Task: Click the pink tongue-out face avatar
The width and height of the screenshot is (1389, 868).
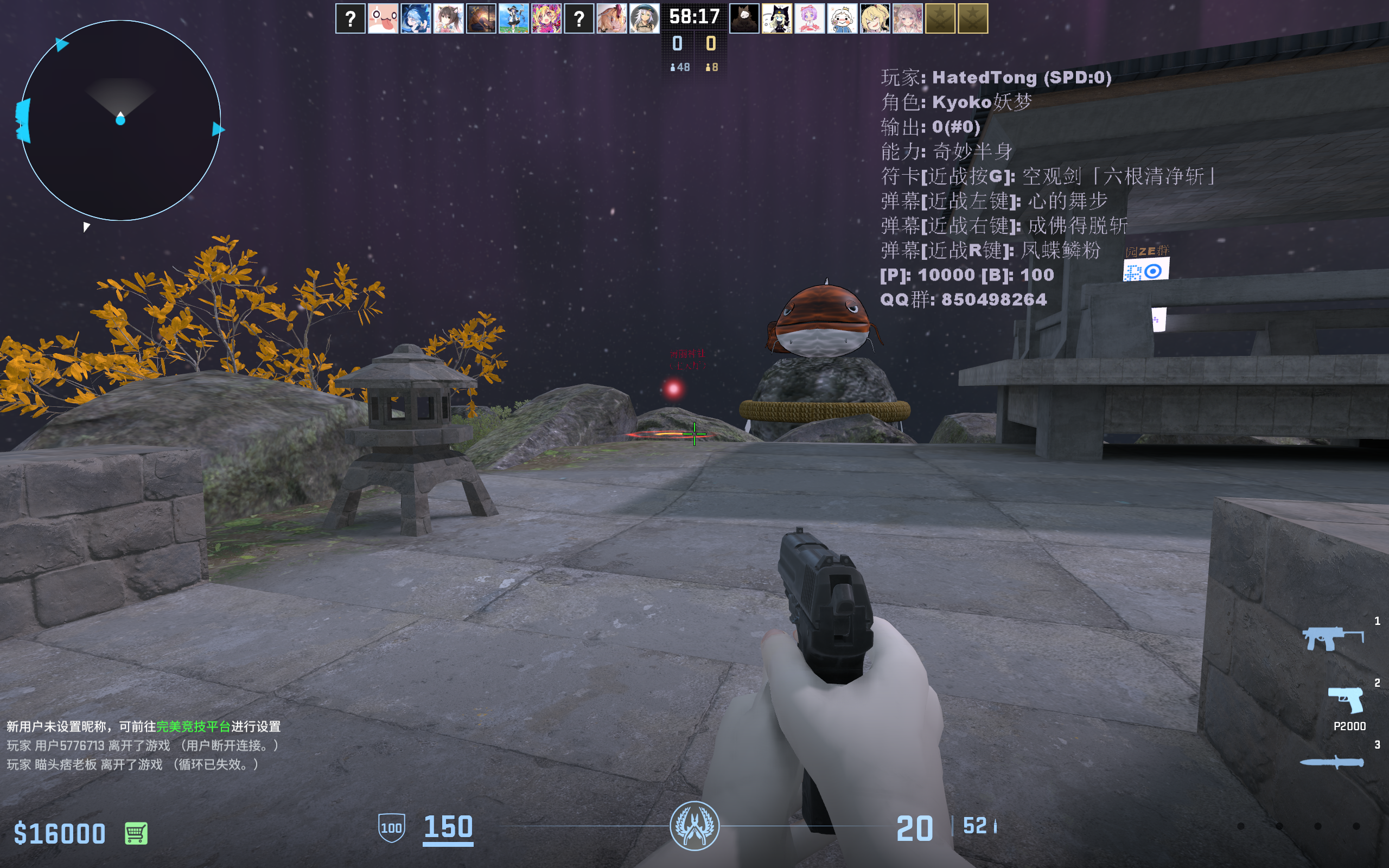Action: pos(383,19)
